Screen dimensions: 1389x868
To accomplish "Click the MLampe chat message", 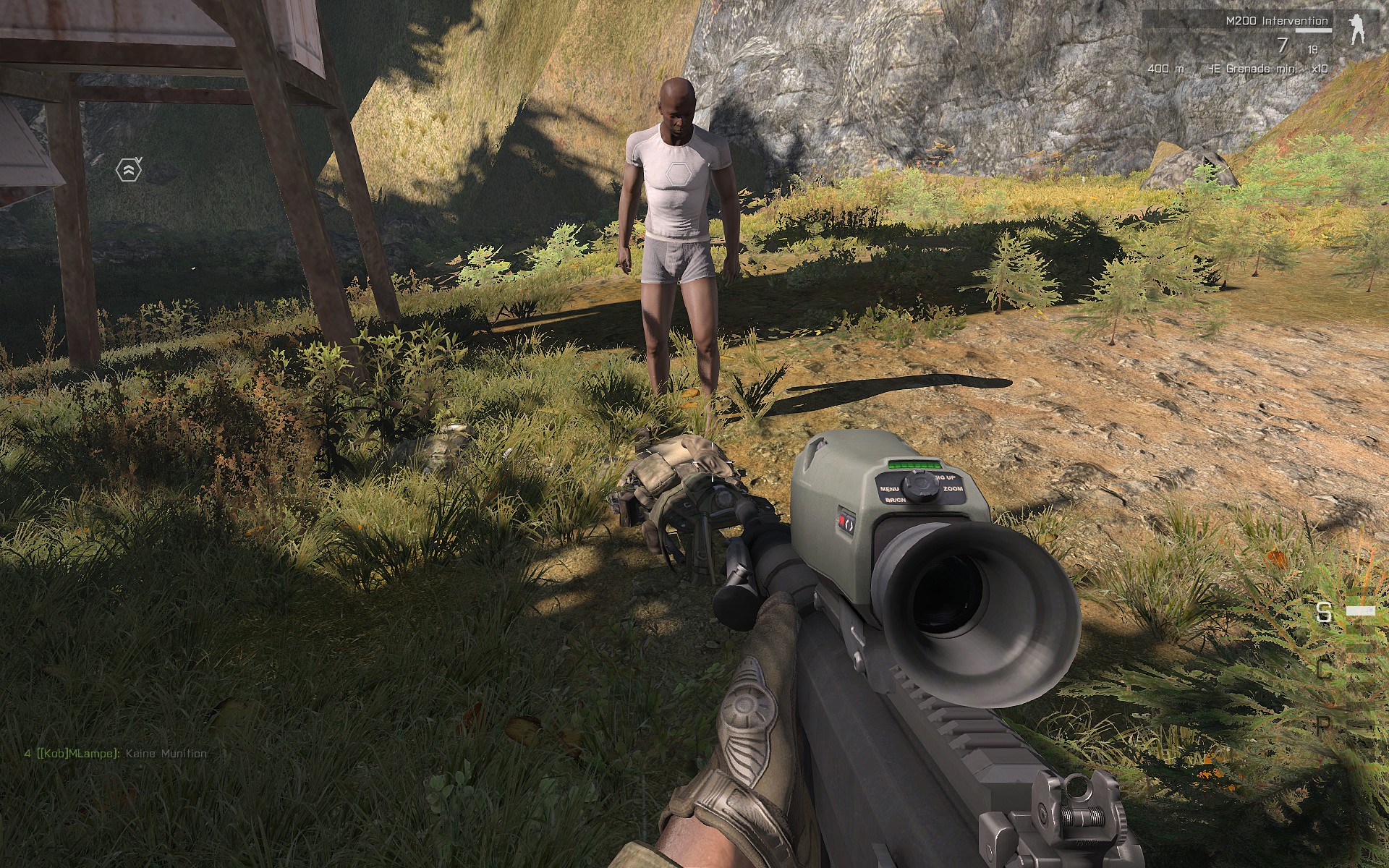I will (115, 753).
